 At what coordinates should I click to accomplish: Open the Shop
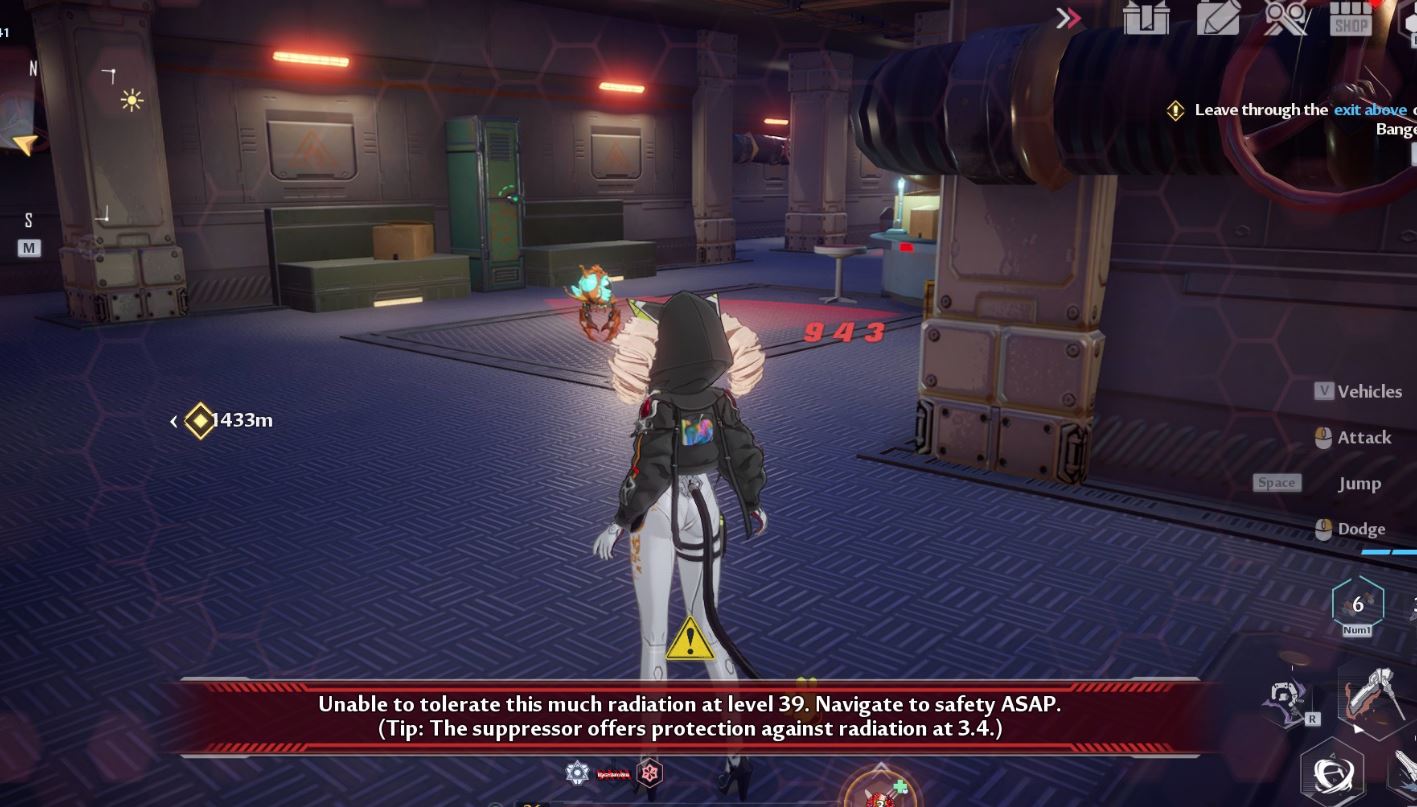[1350, 20]
